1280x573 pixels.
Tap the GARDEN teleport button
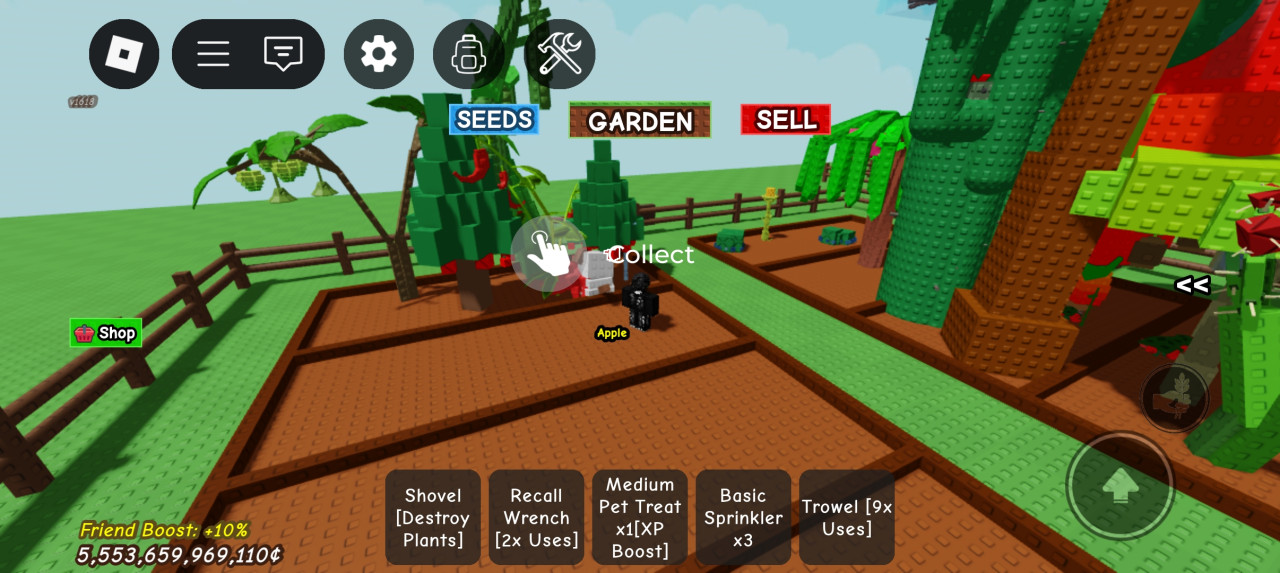pyautogui.click(x=640, y=121)
